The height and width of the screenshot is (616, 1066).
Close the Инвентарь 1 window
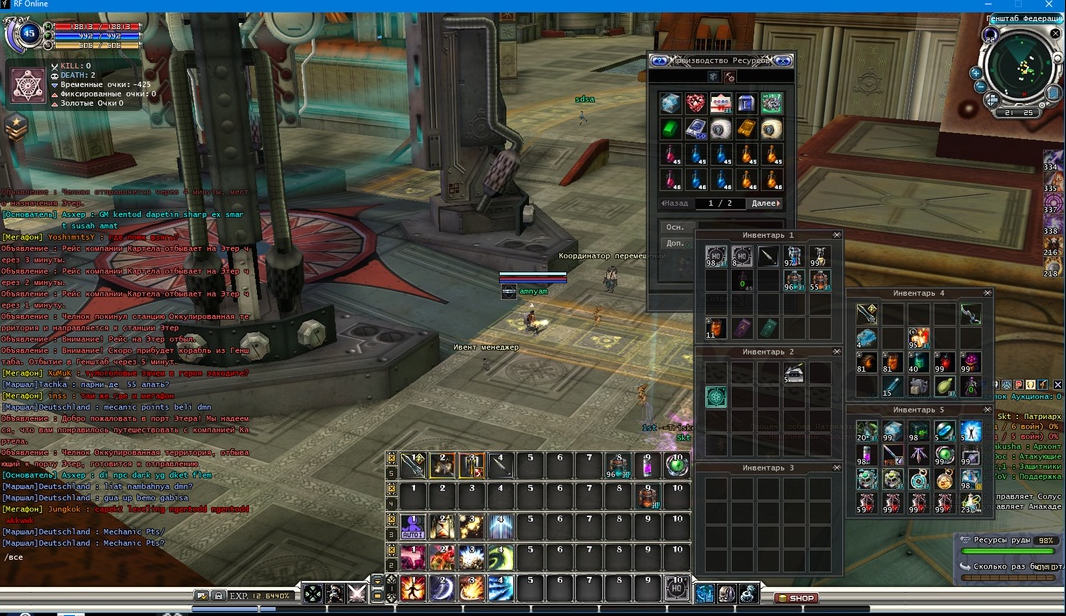[838, 235]
